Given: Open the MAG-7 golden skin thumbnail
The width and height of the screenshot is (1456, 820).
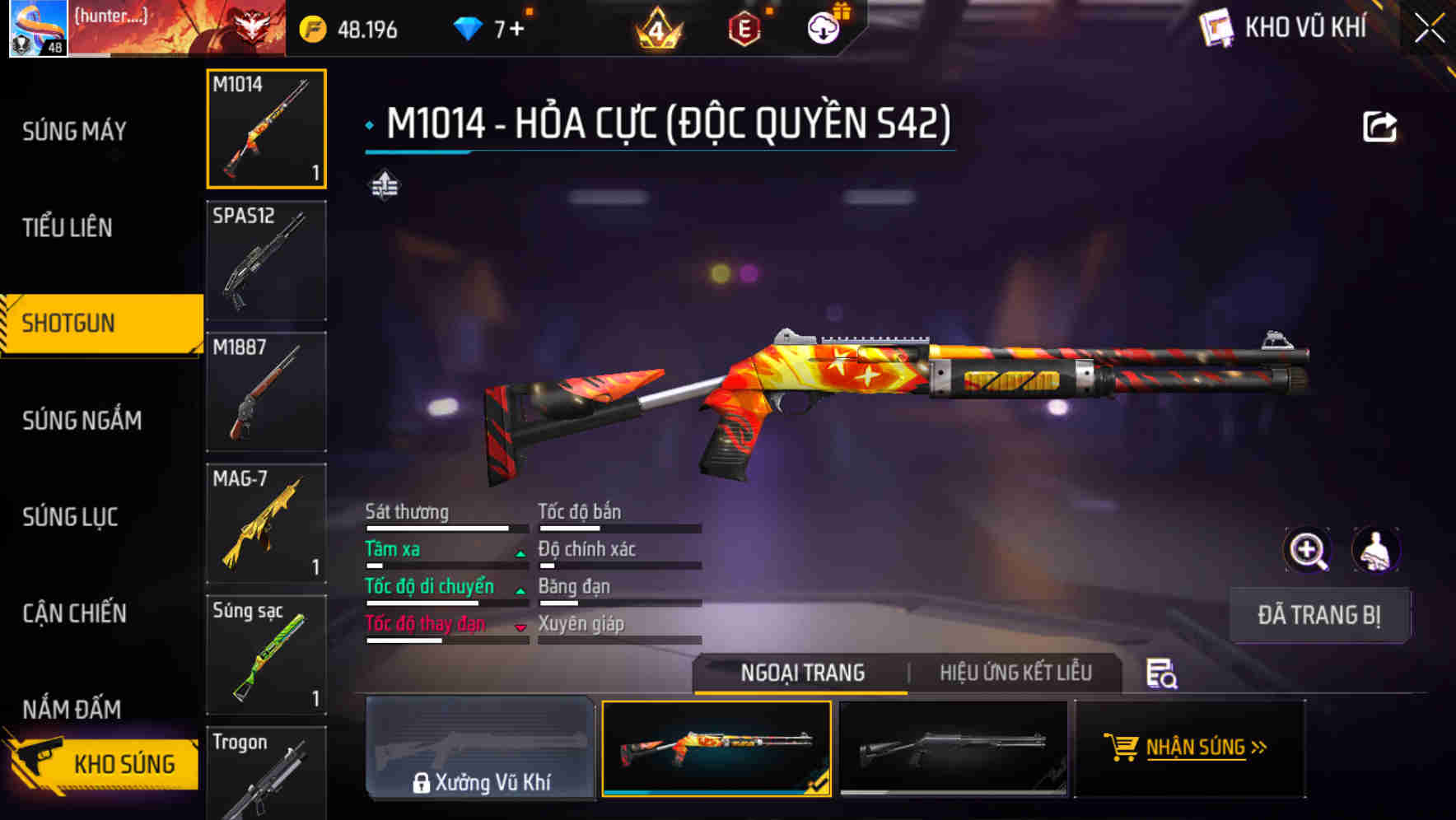Looking at the screenshot, I should pyautogui.click(x=265, y=524).
